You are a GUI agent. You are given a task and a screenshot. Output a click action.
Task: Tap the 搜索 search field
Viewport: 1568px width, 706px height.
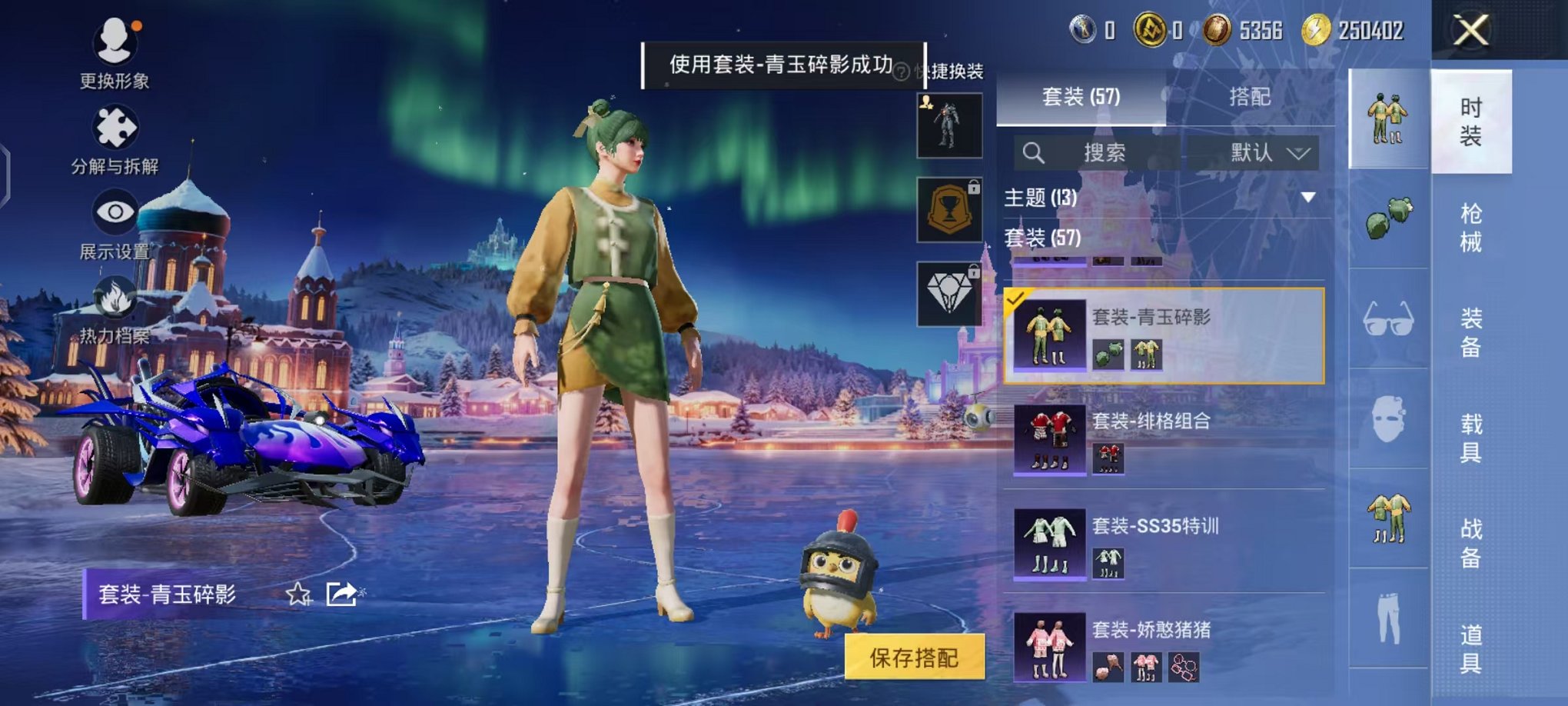pyautogui.click(x=1107, y=152)
